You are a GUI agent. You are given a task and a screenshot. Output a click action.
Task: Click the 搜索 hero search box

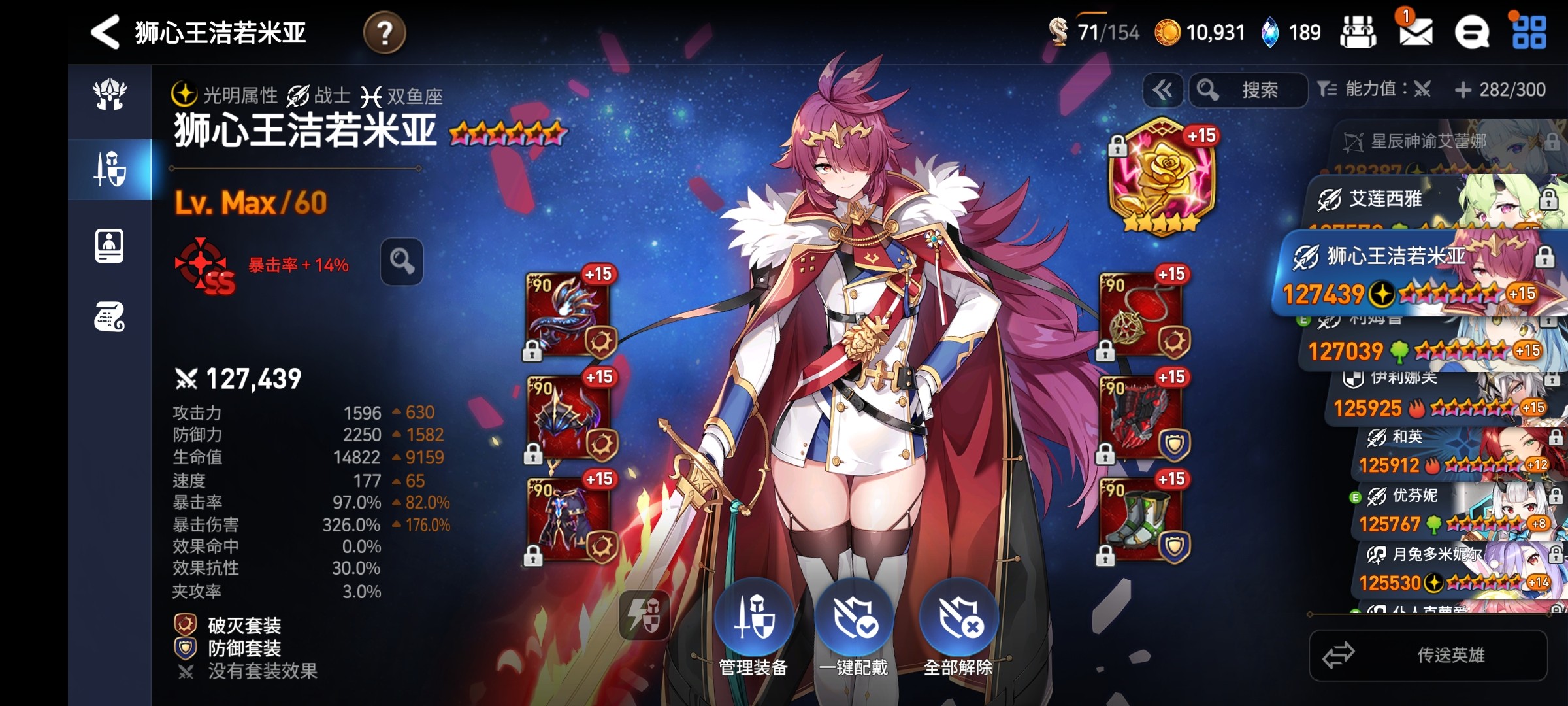(x=1249, y=90)
